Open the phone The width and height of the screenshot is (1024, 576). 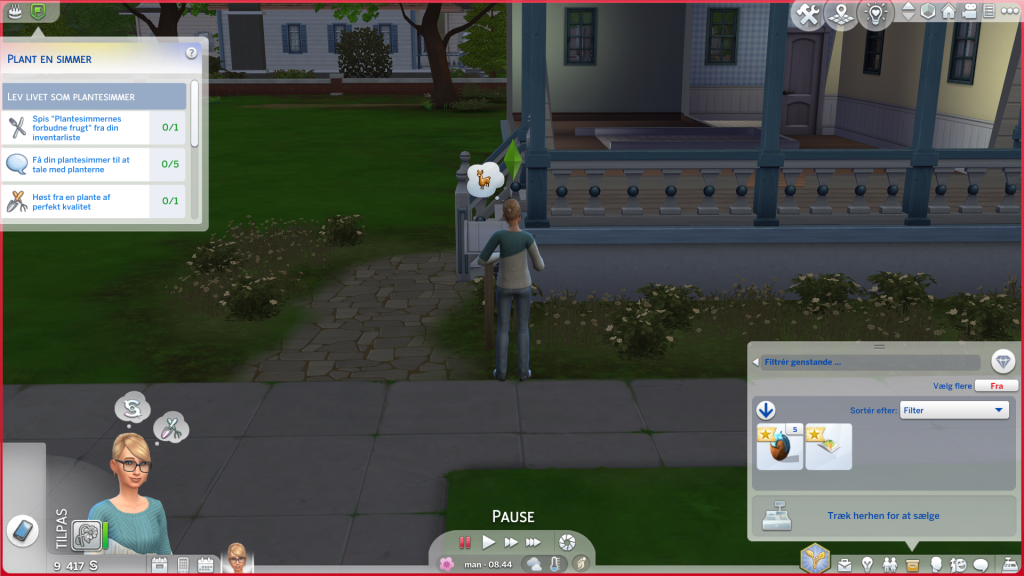click(22, 530)
